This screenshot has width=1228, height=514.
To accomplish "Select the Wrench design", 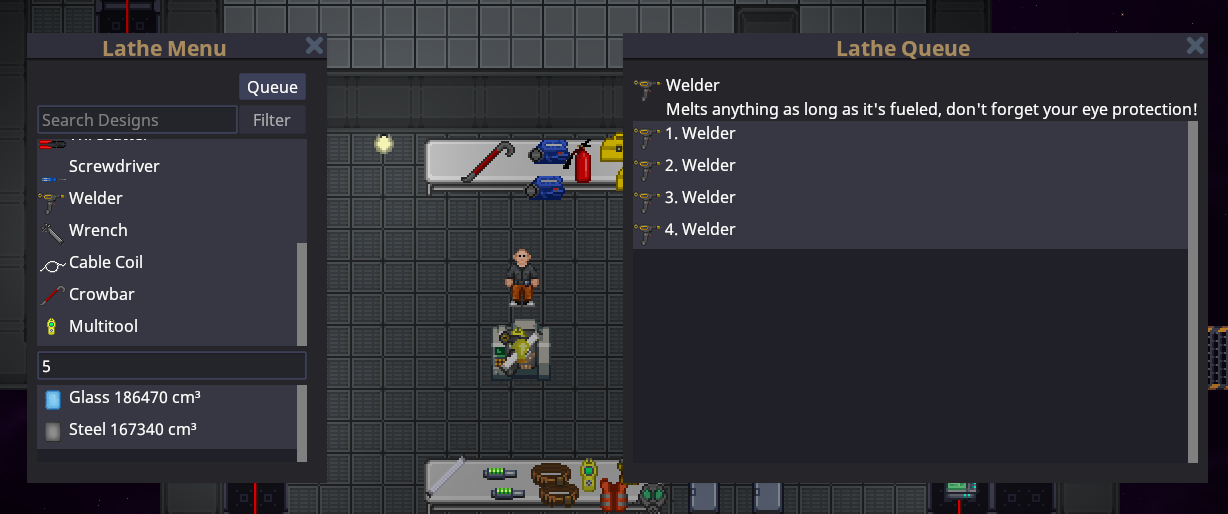I will (x=98, y=230).
